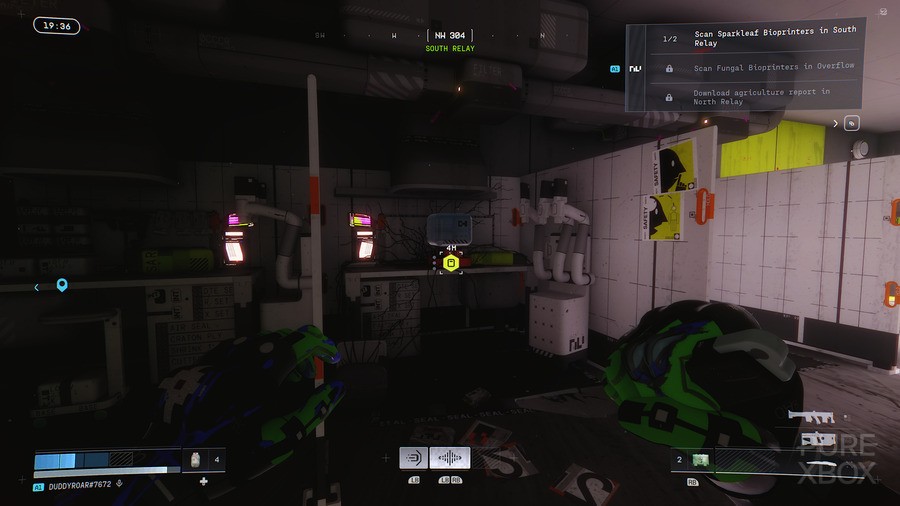The height and width of the screenshot is (506, 900).
Task: Click the yellow objective marker labeled 4M
Action: pos(451,263)
